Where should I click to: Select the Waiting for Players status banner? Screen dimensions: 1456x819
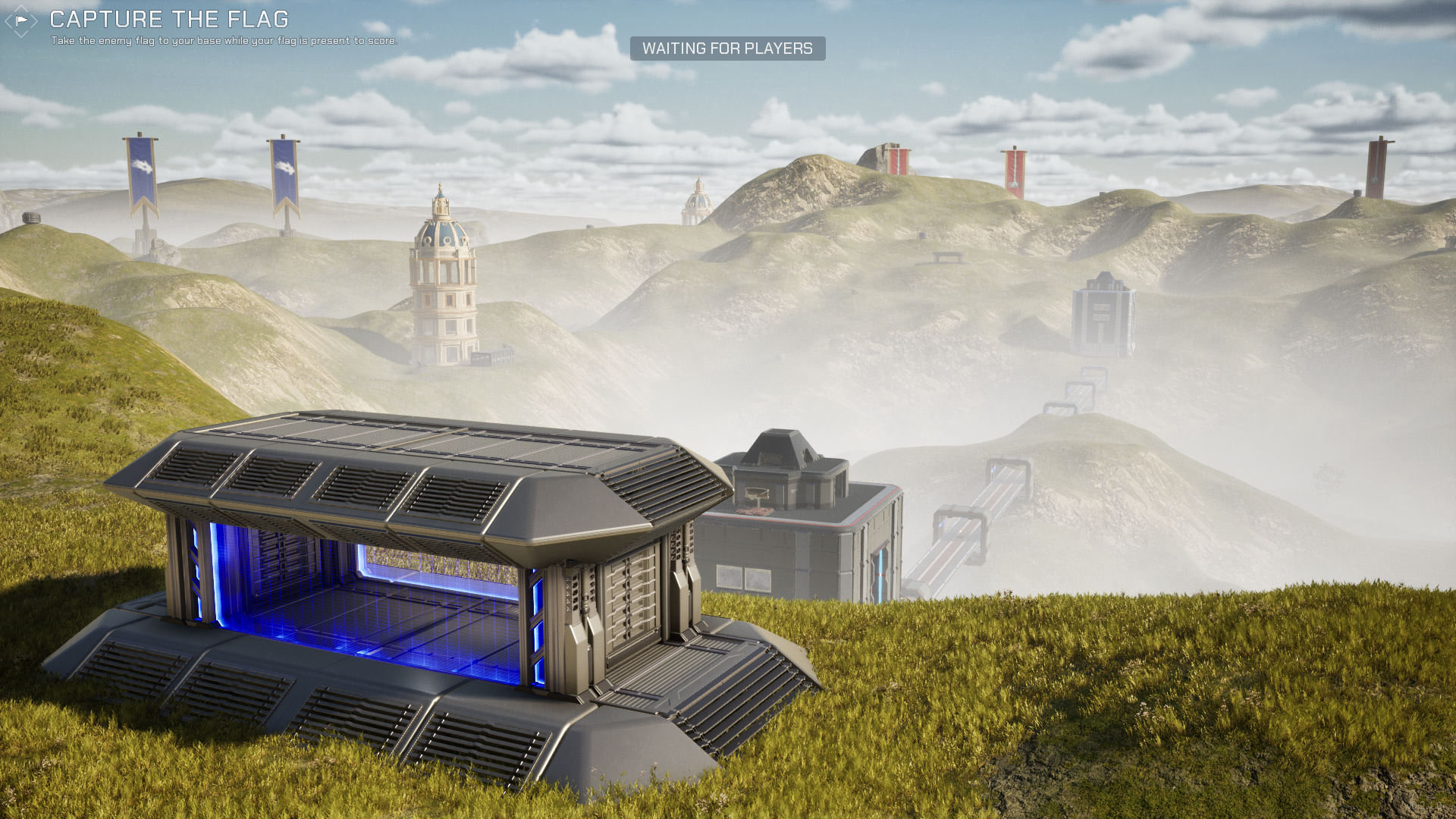[727, 49]
